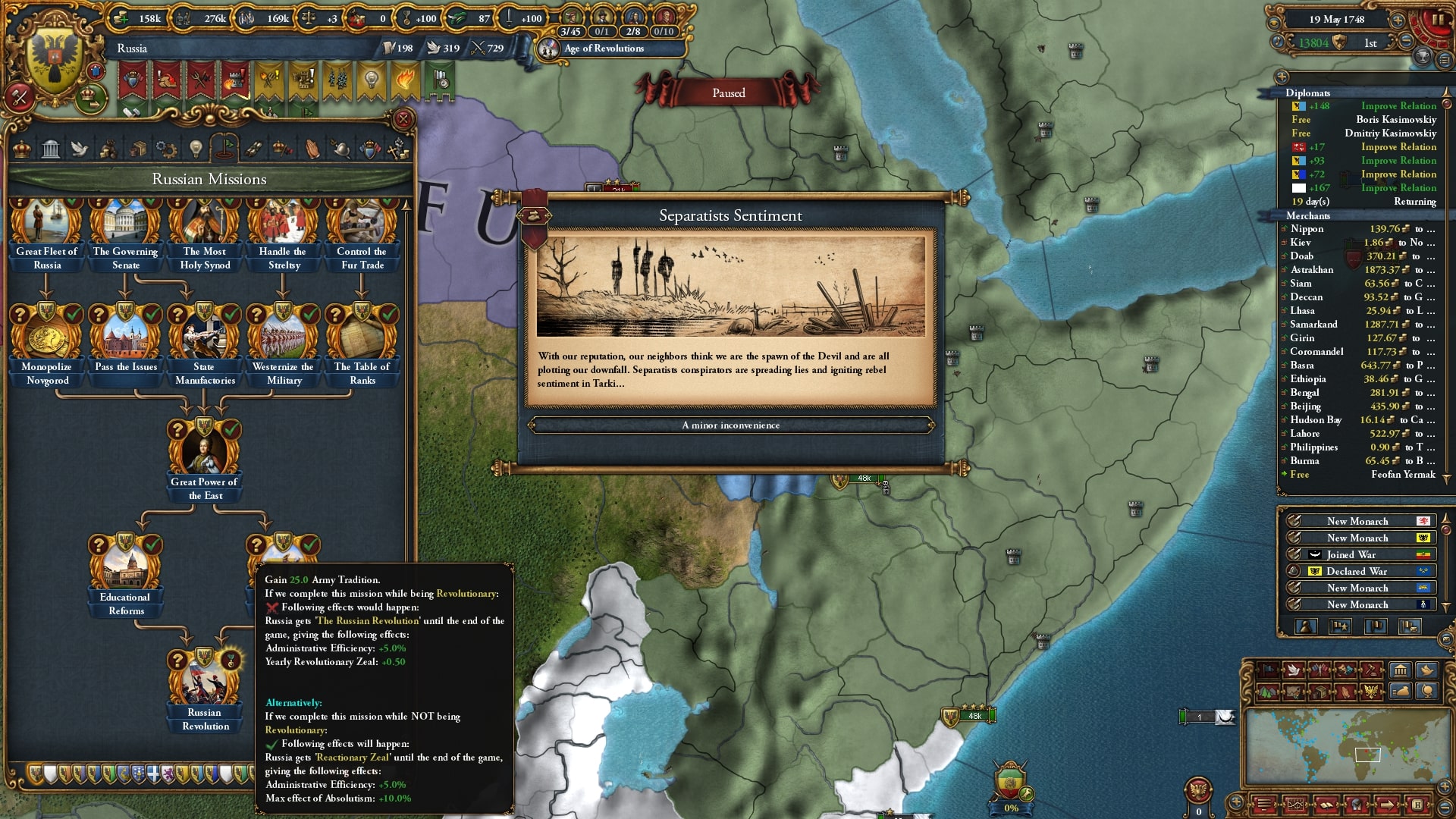
Task: Open the Age of Revolutions panel
Action: [604, 49]
